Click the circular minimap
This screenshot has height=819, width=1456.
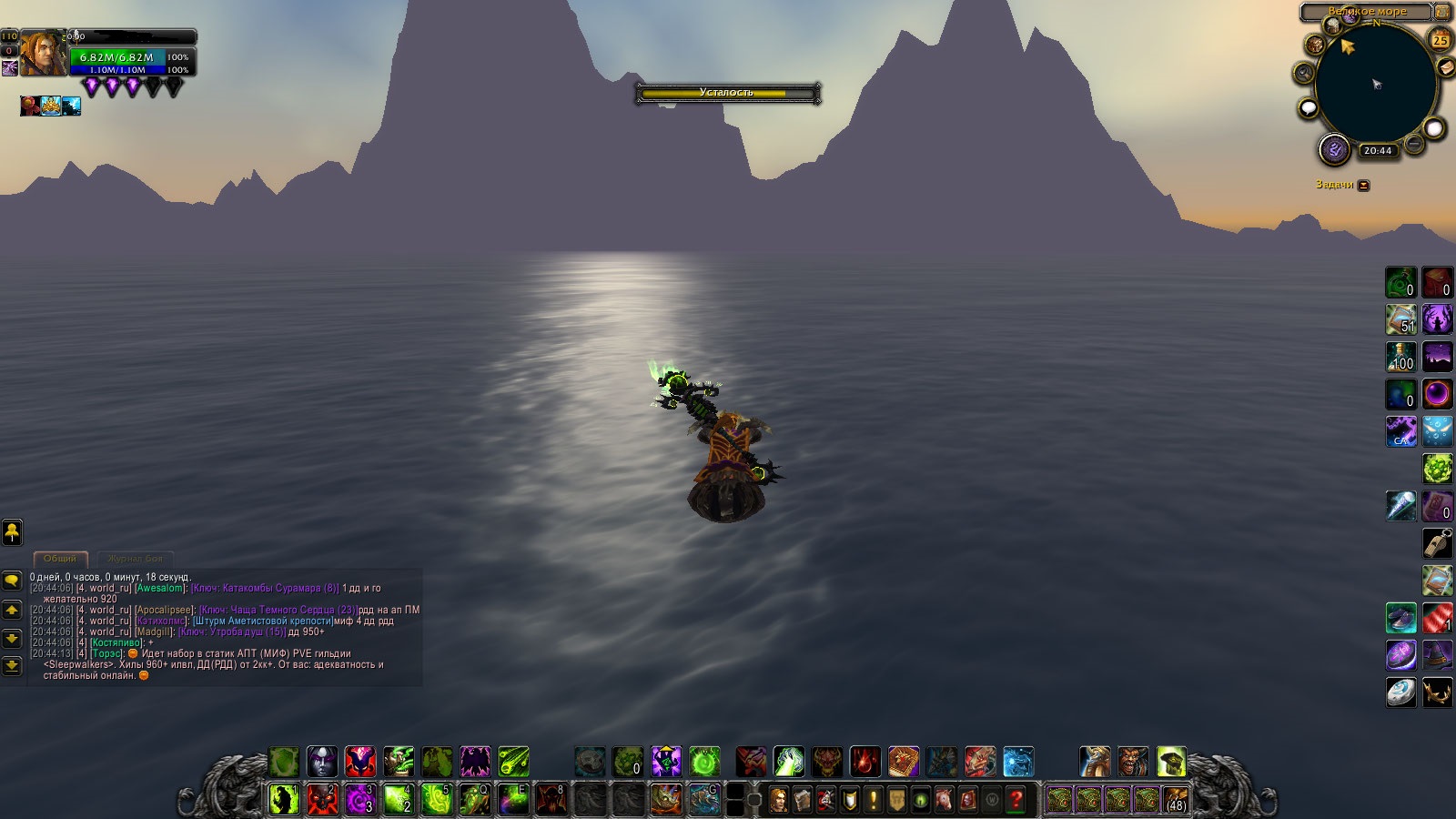click(x=1375, y=85)
